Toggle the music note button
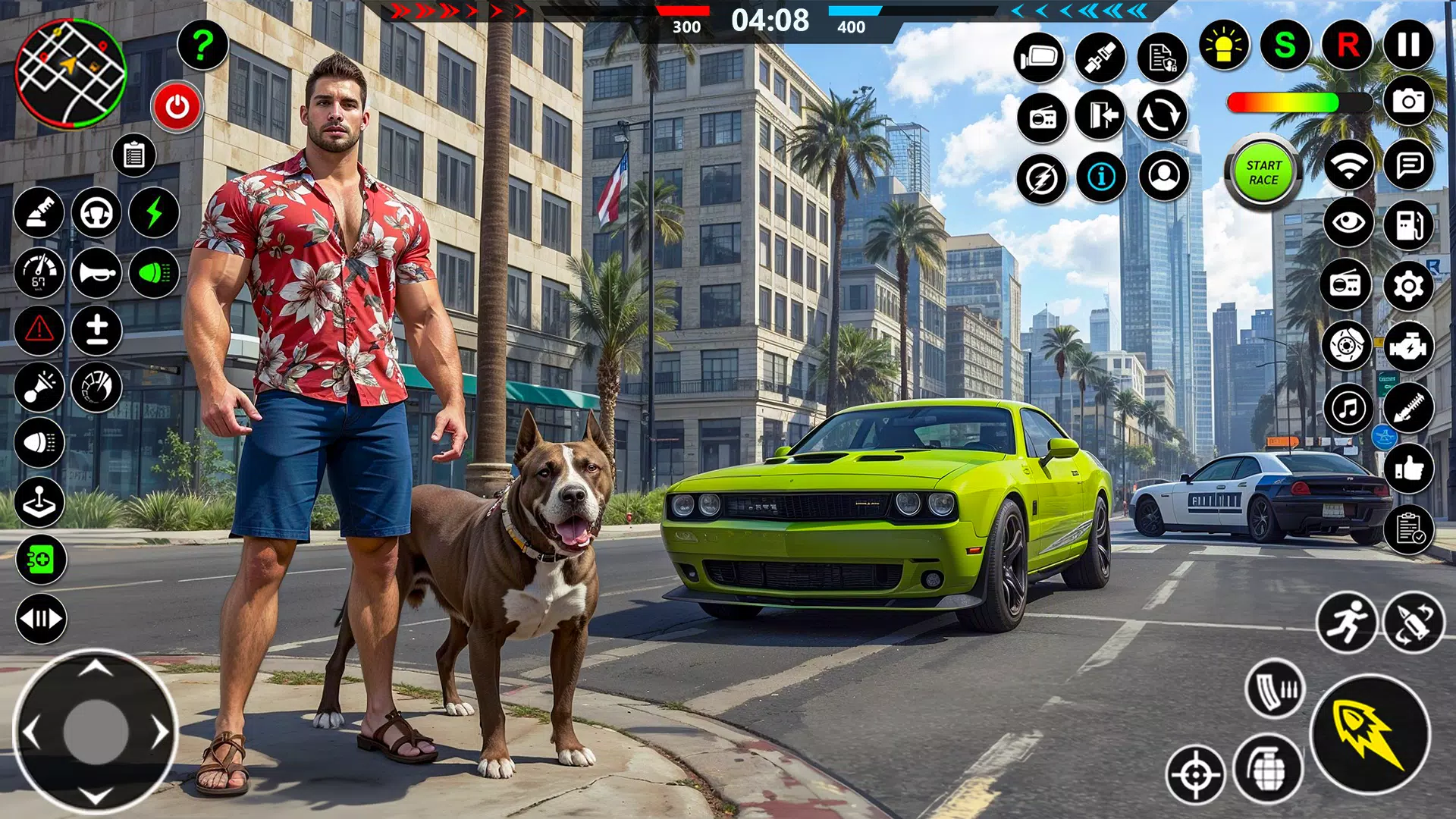Screen dimensions: 1456x819 click(1348, 409)
